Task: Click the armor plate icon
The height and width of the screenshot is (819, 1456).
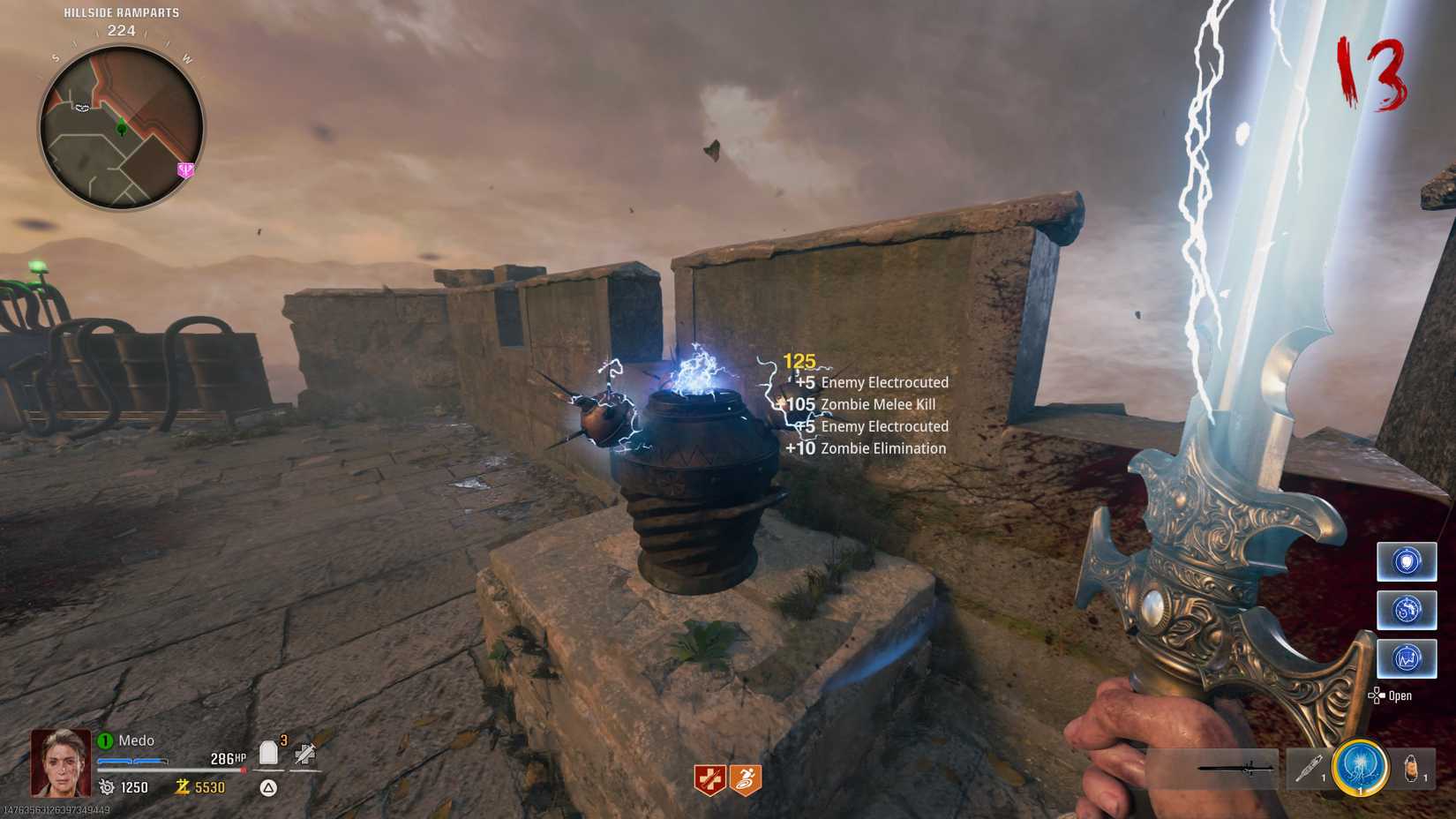Action: [269, 753]
